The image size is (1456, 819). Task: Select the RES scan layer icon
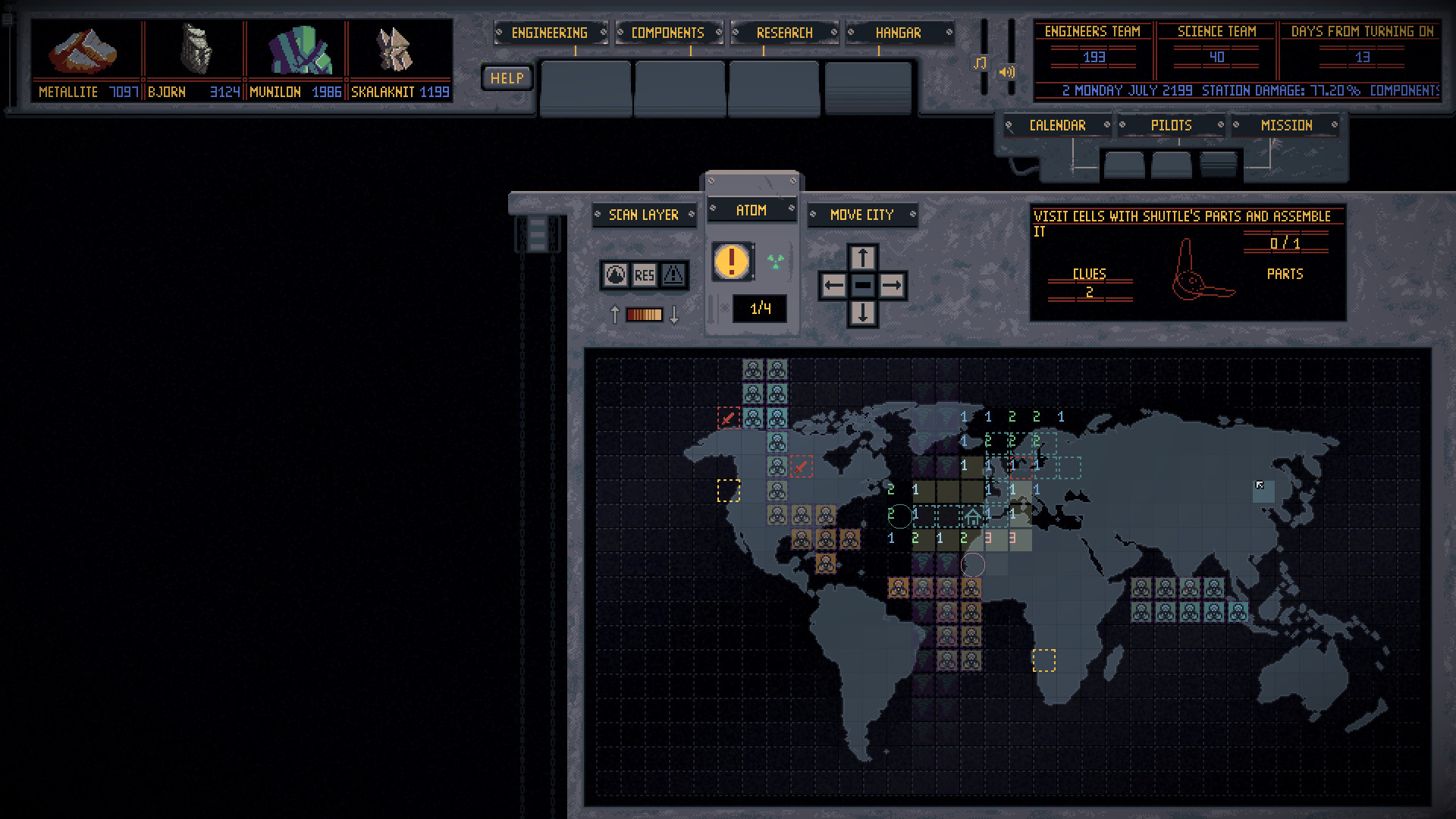coord(644,276)
